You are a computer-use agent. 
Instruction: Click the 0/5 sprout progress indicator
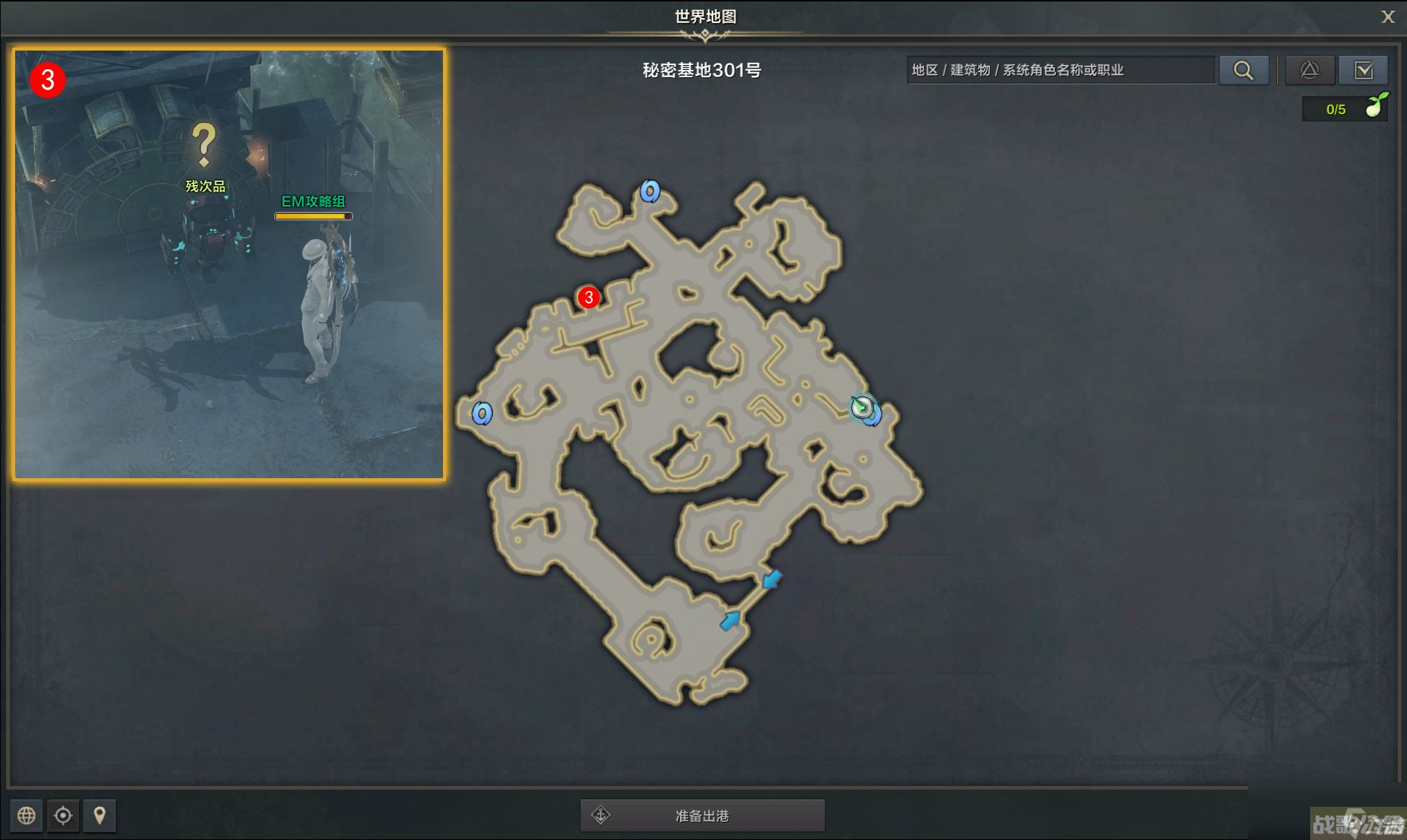[1338, 109]
